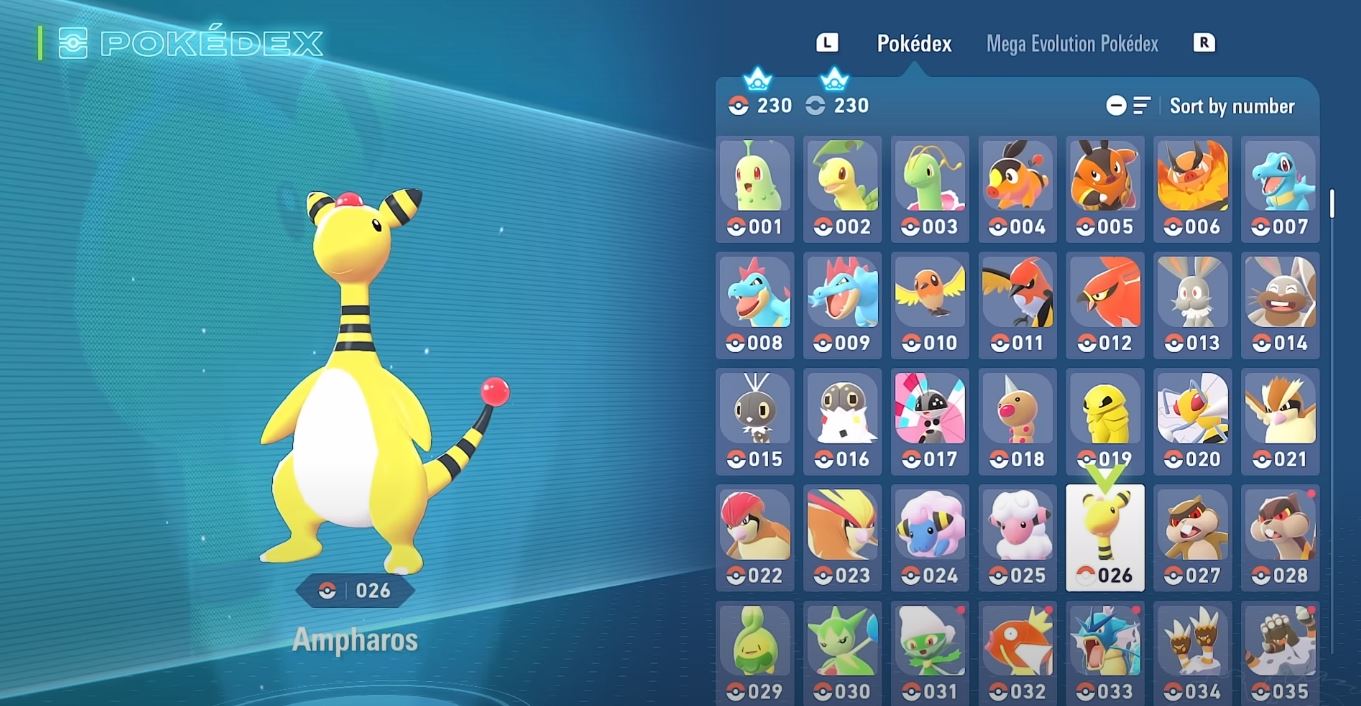Viewport: 1361px width, 706px height.
Task: Open the Sort by number option
Action: point(1231,106)
